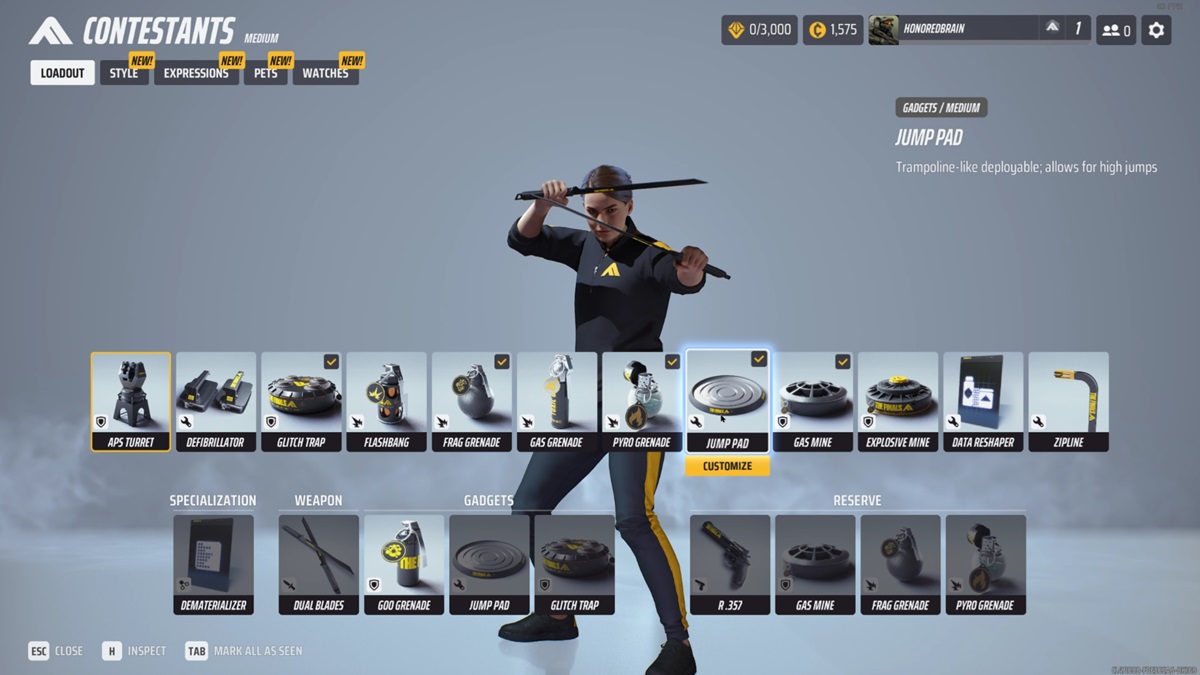
Task: Open the friends list icon
Action: (1116, 30)
